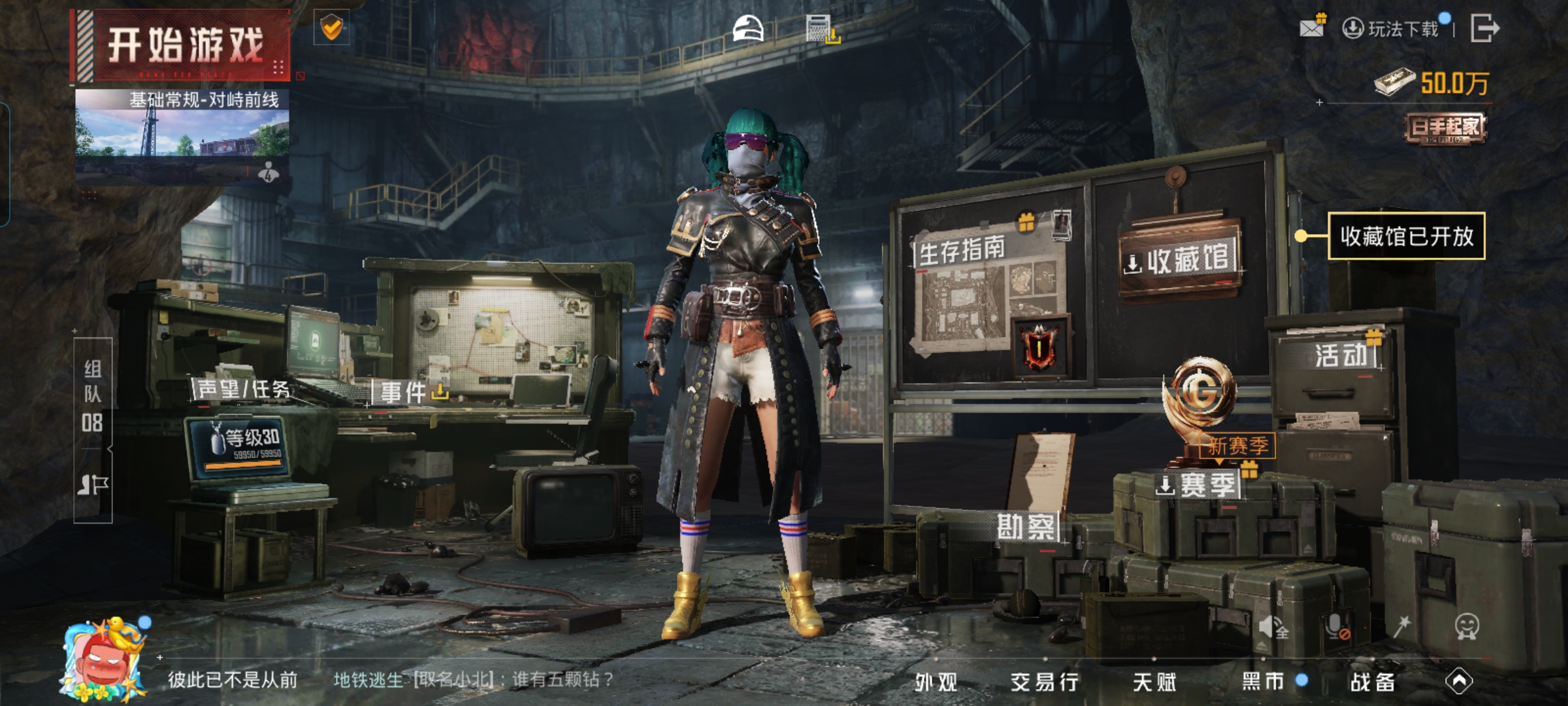Open 声望/任务 reputation and missions
The height and width of the screenshot is (706, 1568).
243,390
